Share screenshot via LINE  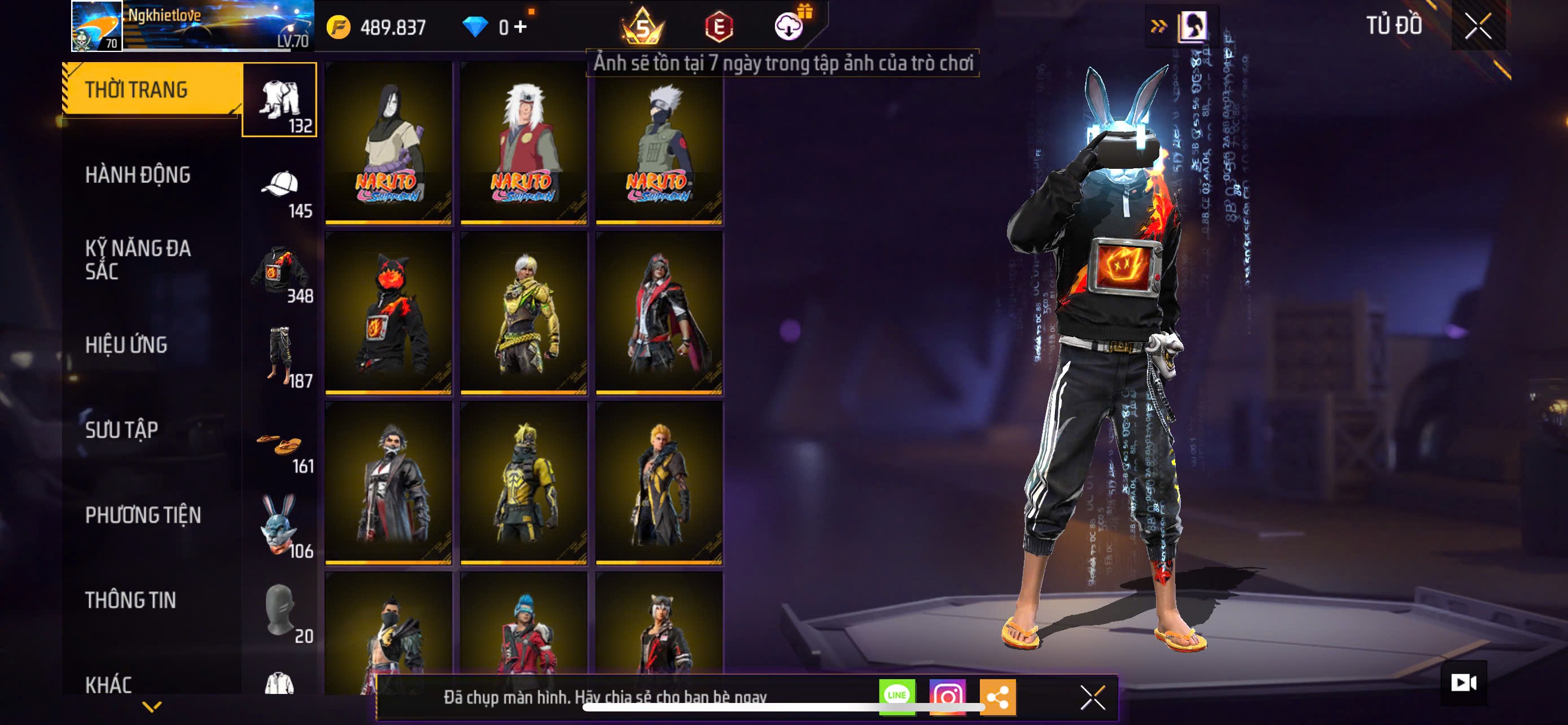897,696
